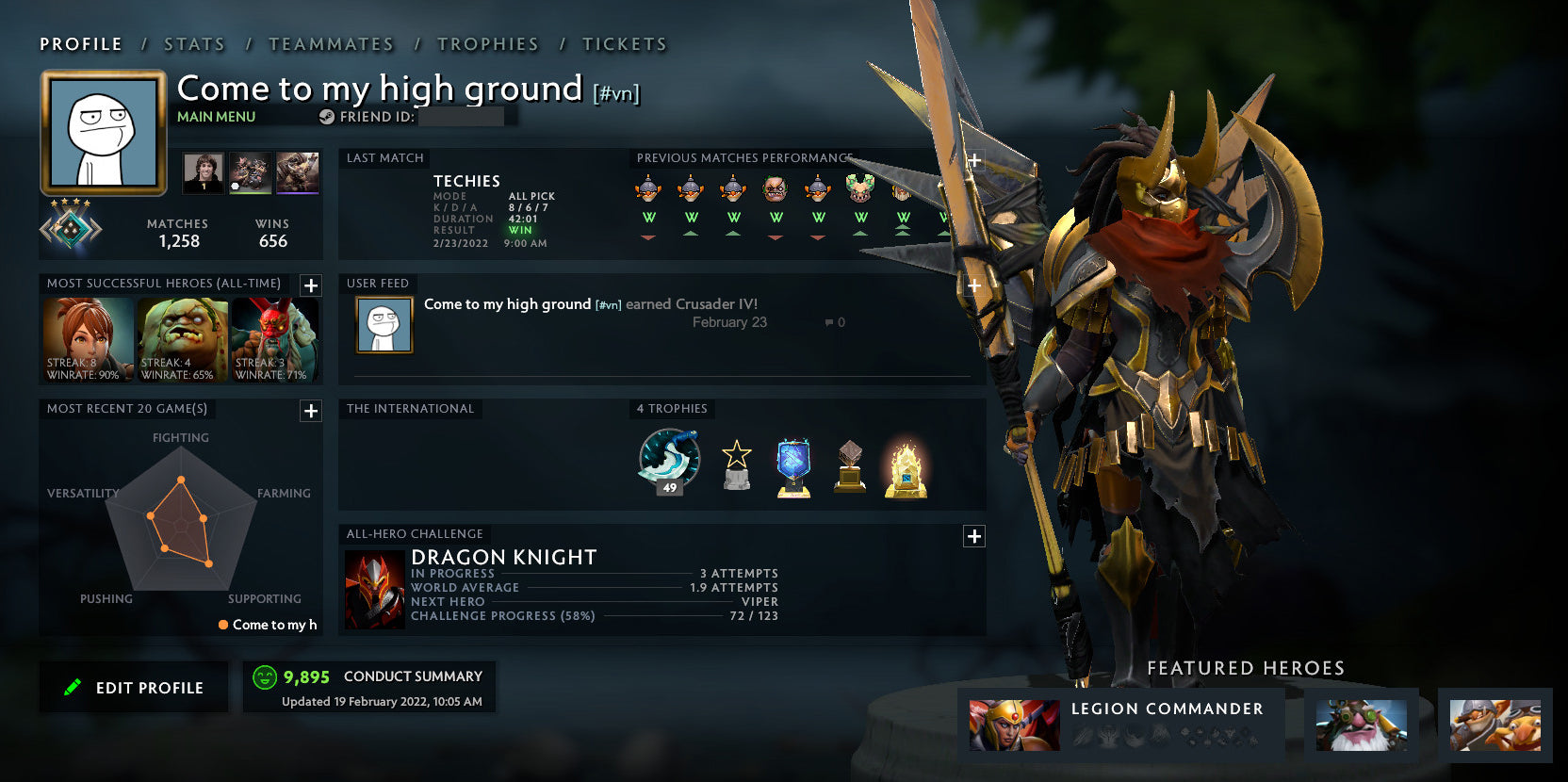The height and width of the screenshot is (782, 1568).
Task: Click the Dragon Knight portrait in All-Hero Challenge
Action: 374,586
